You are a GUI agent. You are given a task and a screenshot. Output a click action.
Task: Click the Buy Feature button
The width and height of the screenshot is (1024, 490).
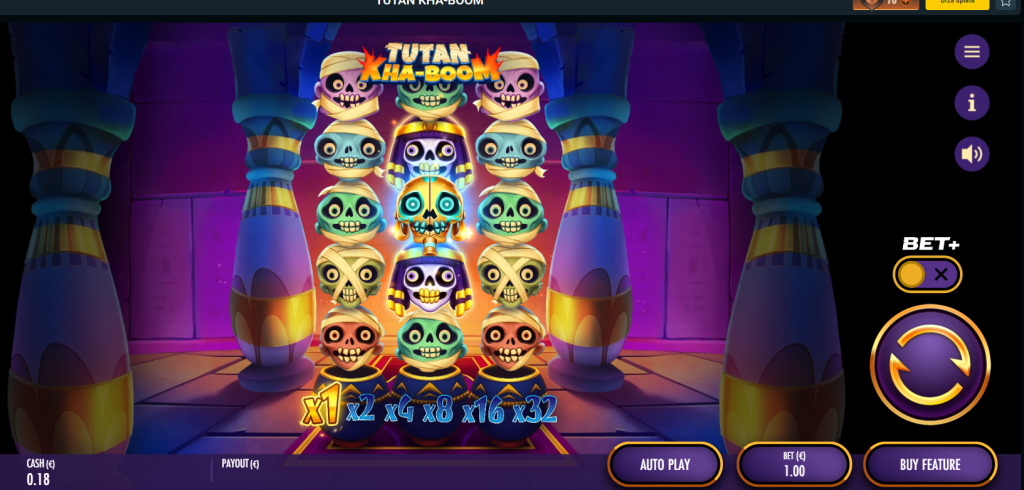[x=929, y=464]
